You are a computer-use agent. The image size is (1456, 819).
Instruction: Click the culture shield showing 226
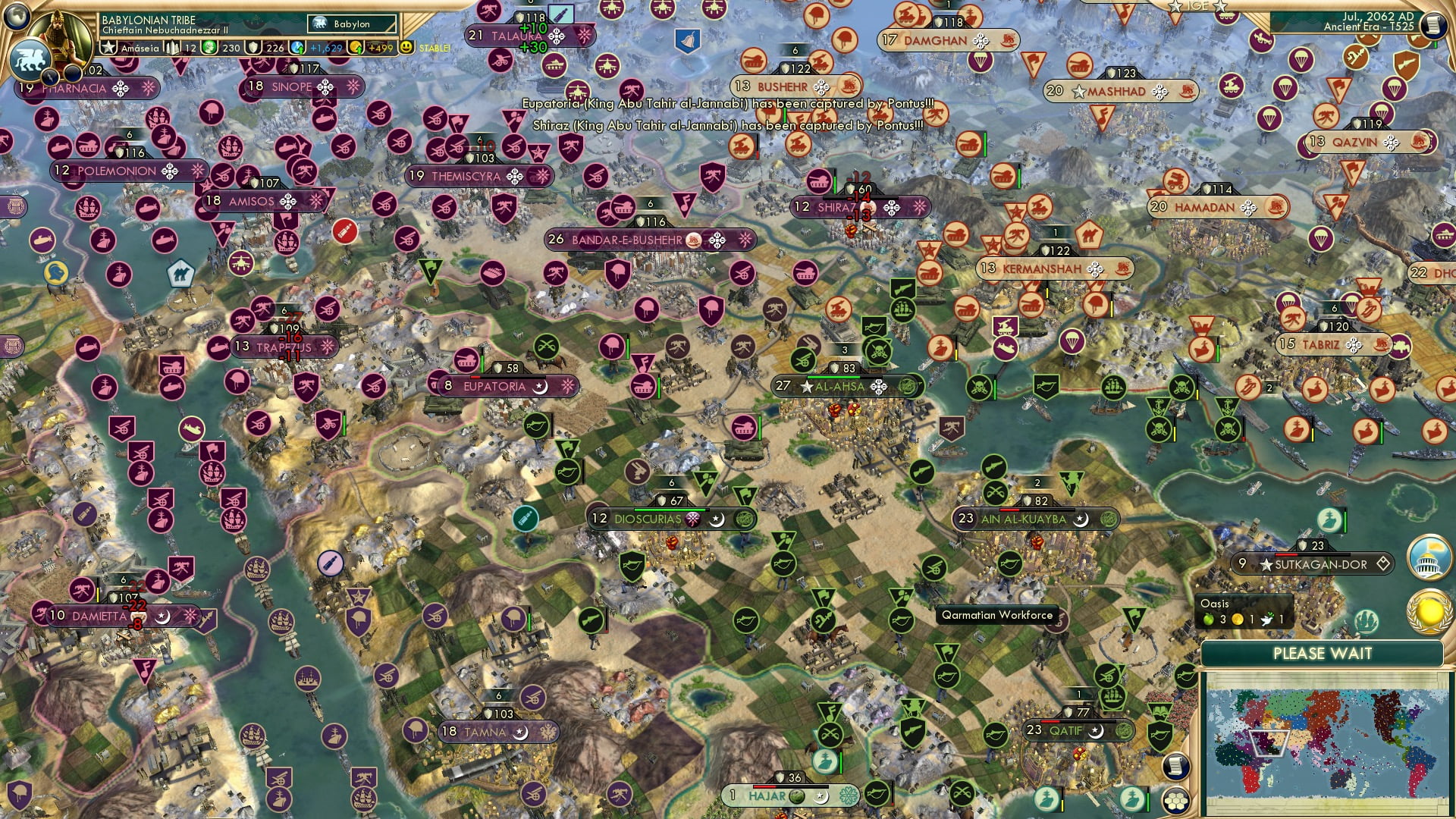pyautogui.click(x=255, y=47)
